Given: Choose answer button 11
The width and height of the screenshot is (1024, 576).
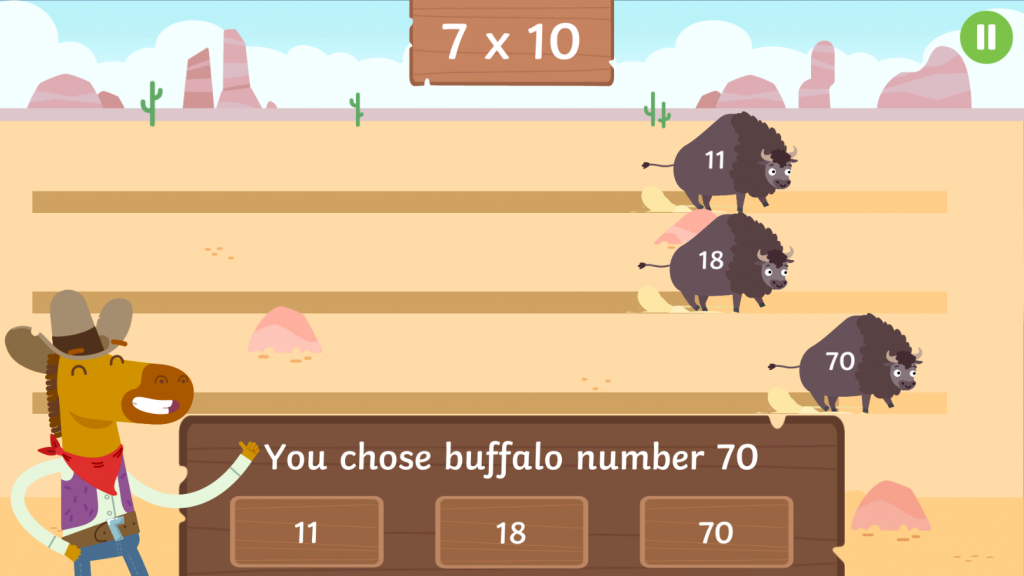Looking at the screenshot, I should pos(306,532).
